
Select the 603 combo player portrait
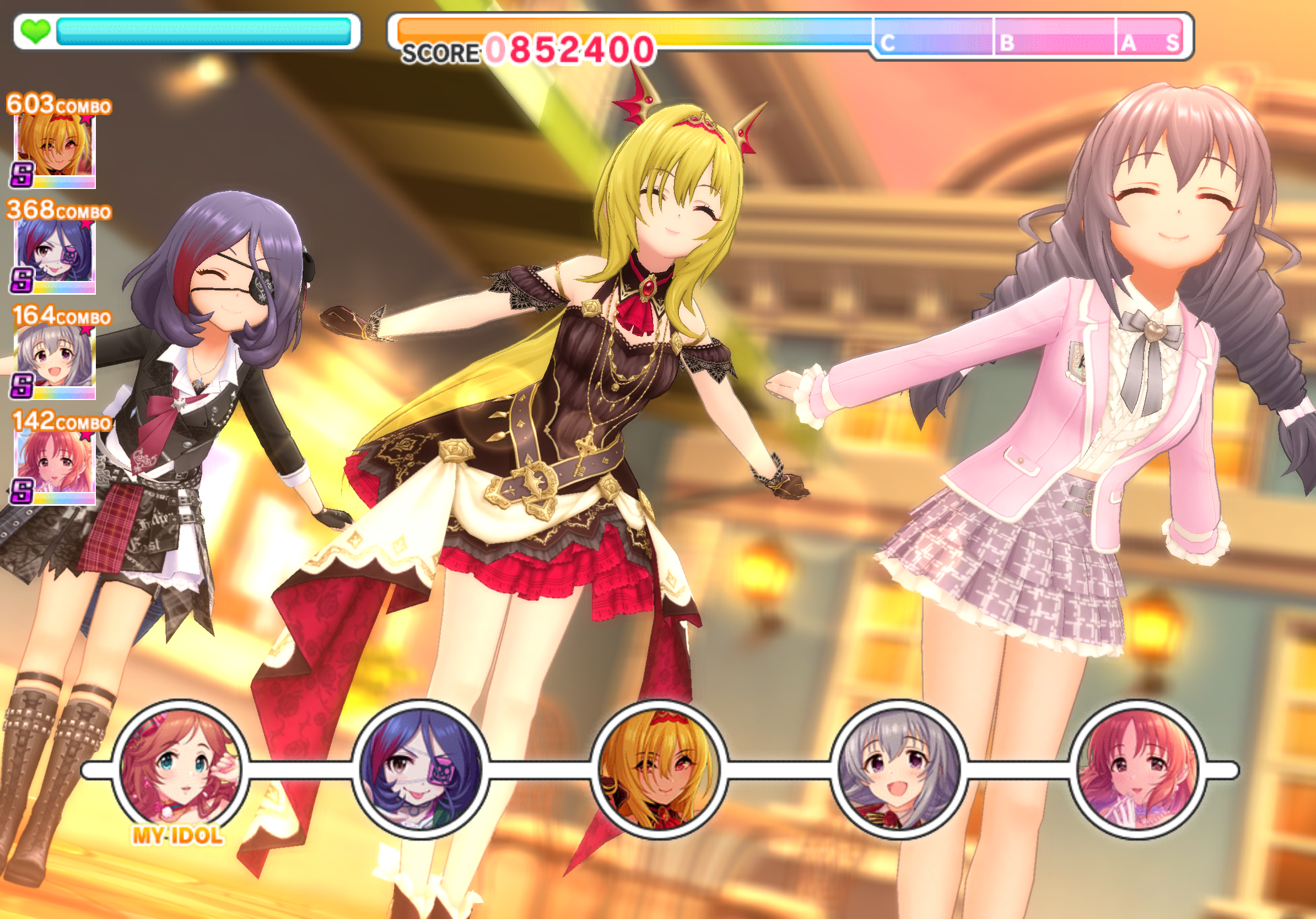point(55,149)
